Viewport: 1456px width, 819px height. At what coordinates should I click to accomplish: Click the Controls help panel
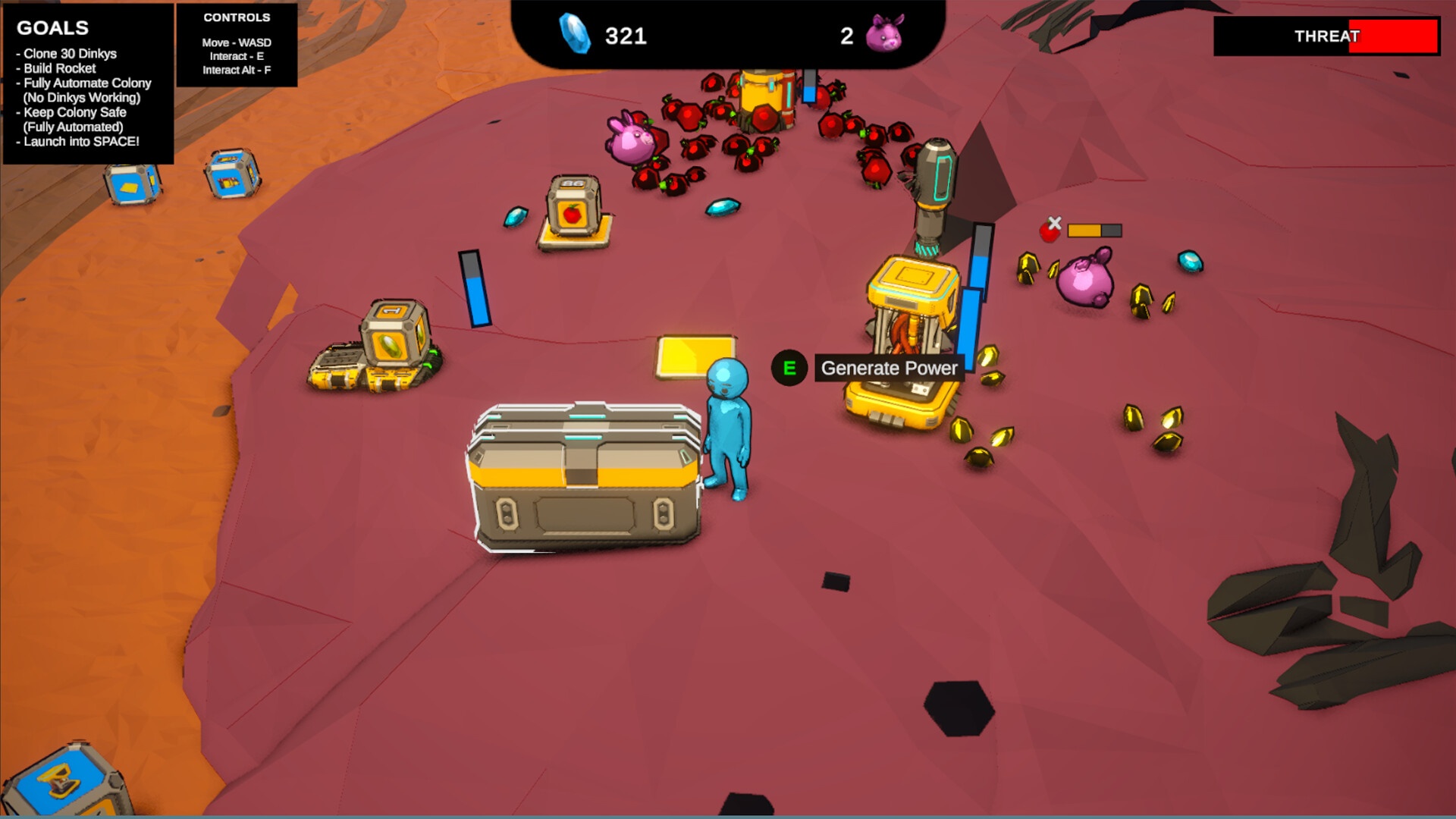[x=237, y=44]
